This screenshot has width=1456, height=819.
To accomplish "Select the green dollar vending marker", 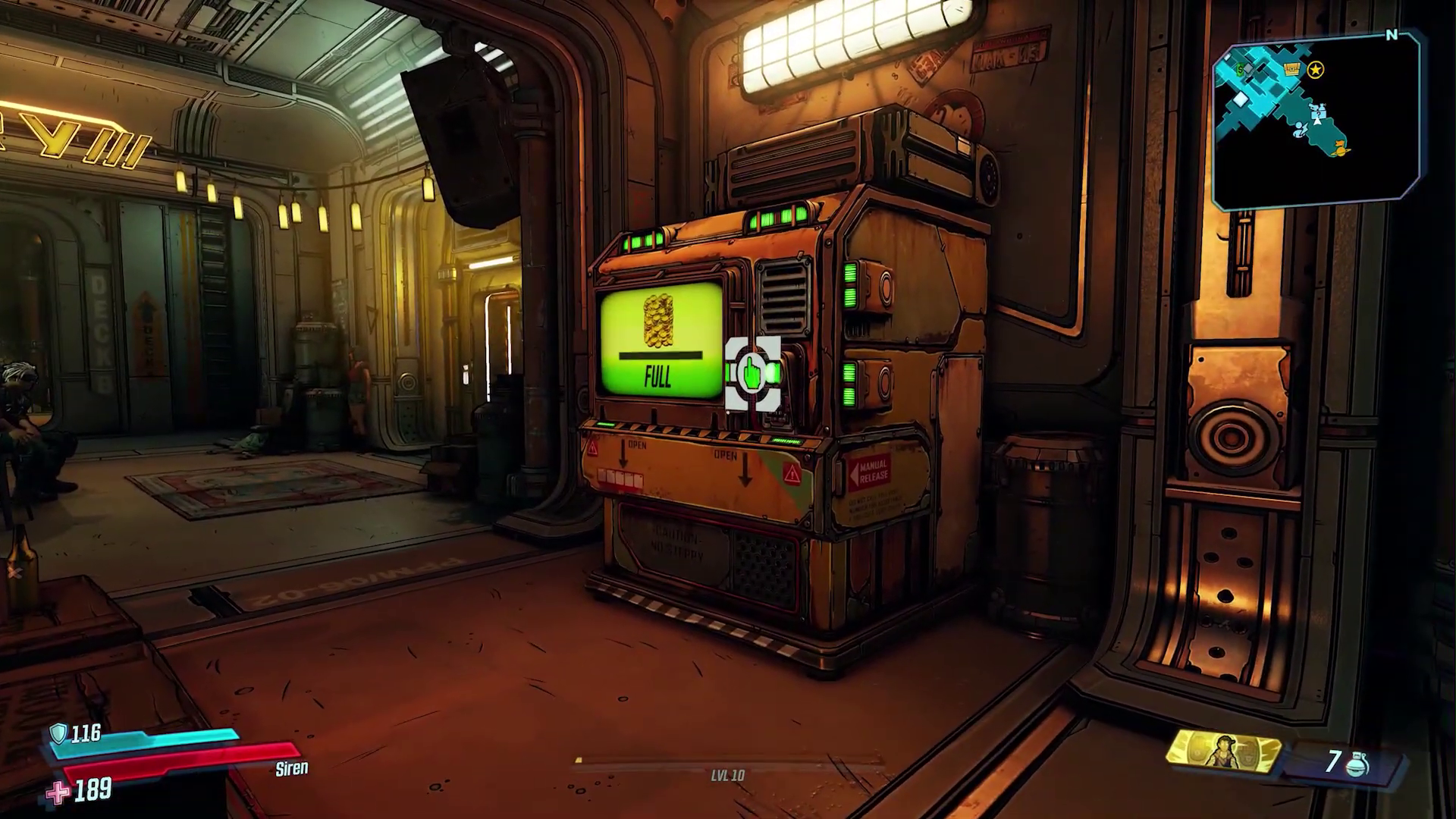I will 1240,70.
